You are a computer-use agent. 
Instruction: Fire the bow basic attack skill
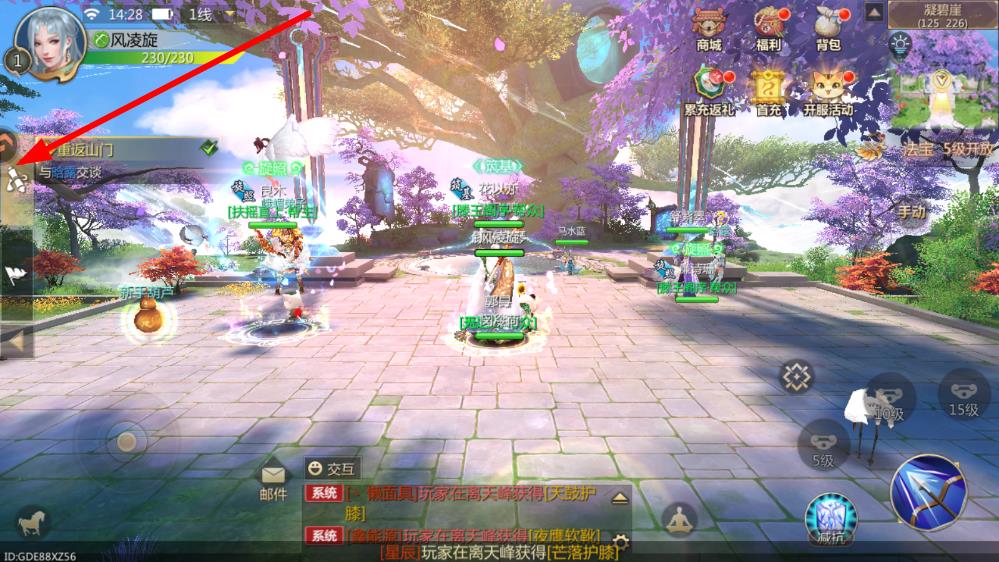[928, 490]
